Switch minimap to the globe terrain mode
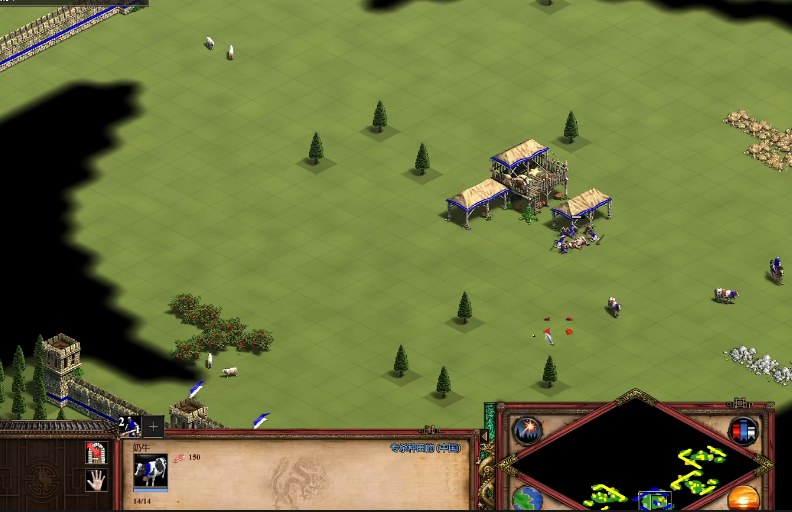This screenshot has width=792, height=512. pyautogui.click(x=527, y=499)
